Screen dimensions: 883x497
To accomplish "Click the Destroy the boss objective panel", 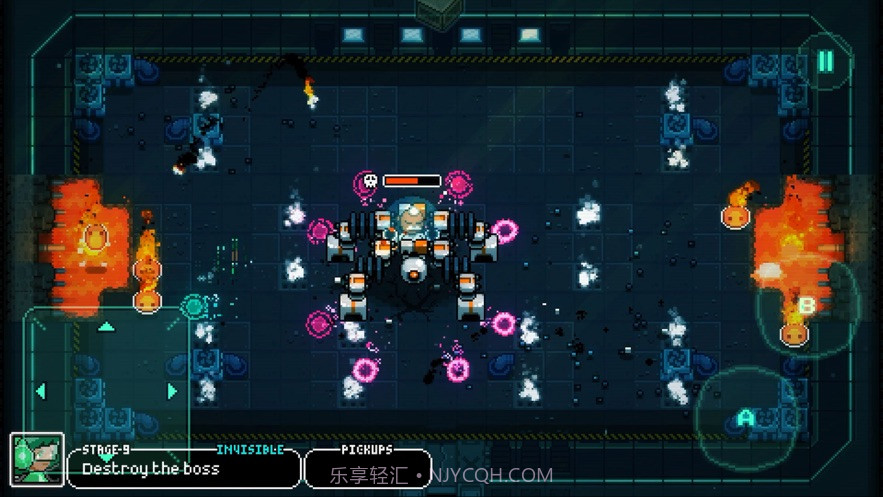I will click(183, 468).
